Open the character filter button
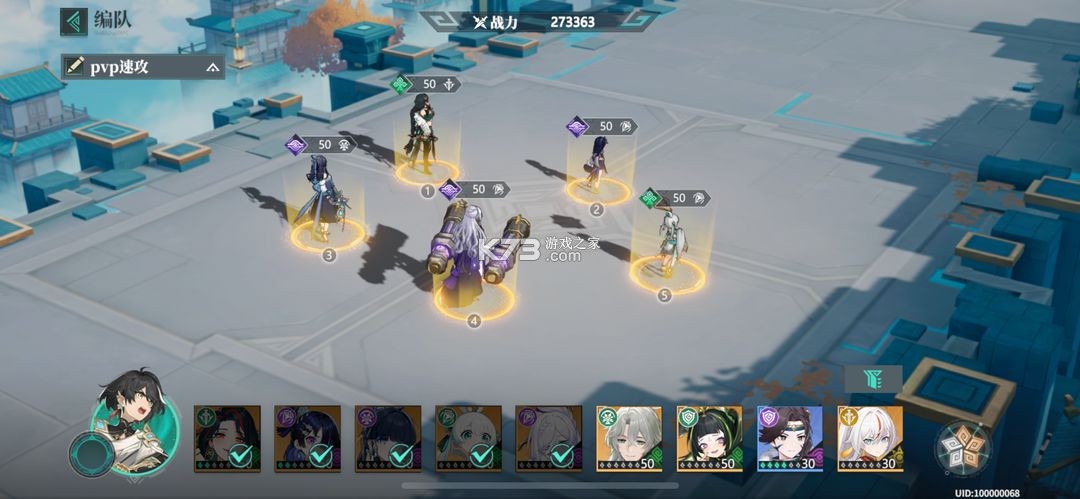This screenshot has width=1080, height=499. pos(873,378)
